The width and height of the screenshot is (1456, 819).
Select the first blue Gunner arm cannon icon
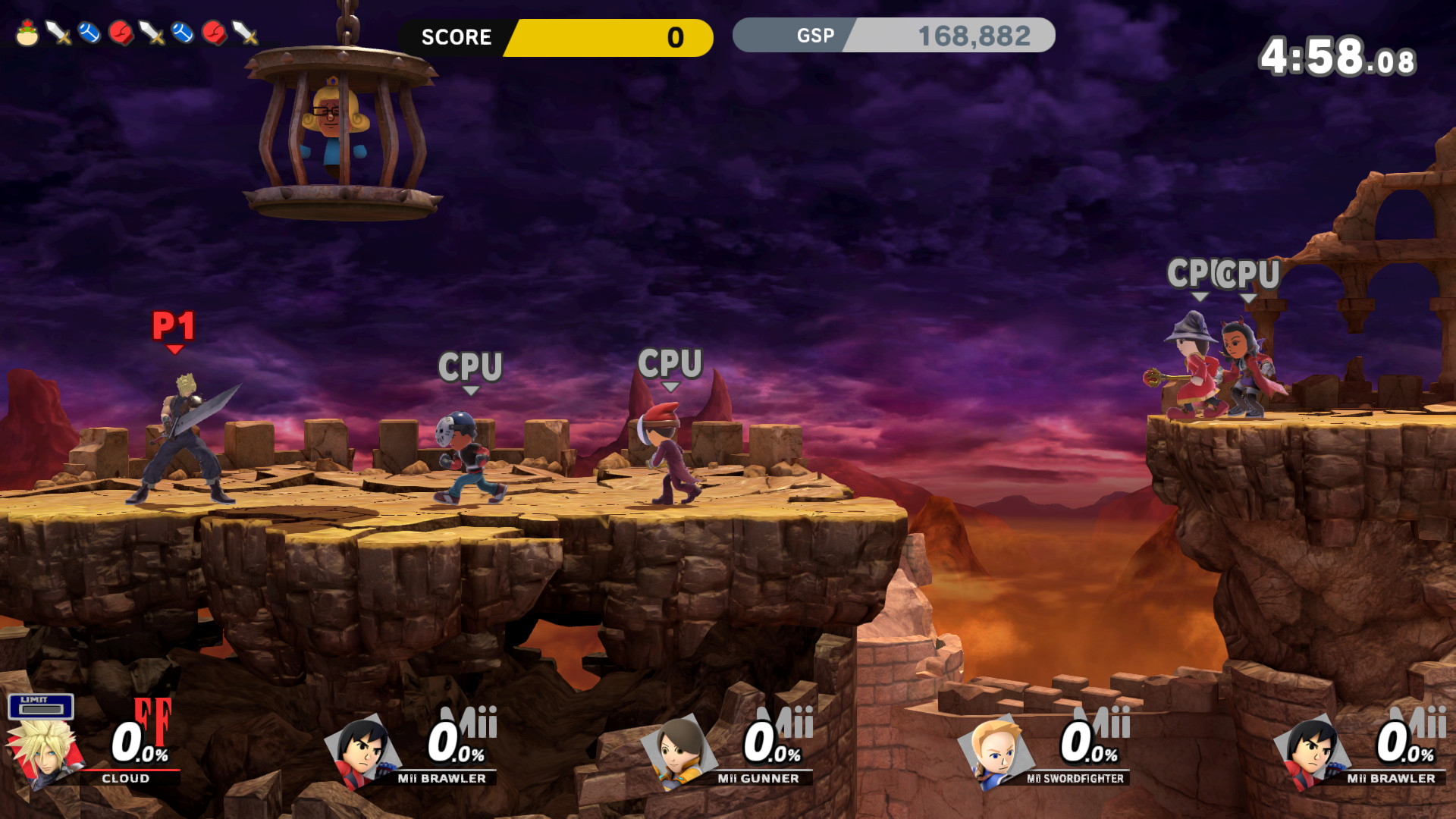tap(88, 32)
